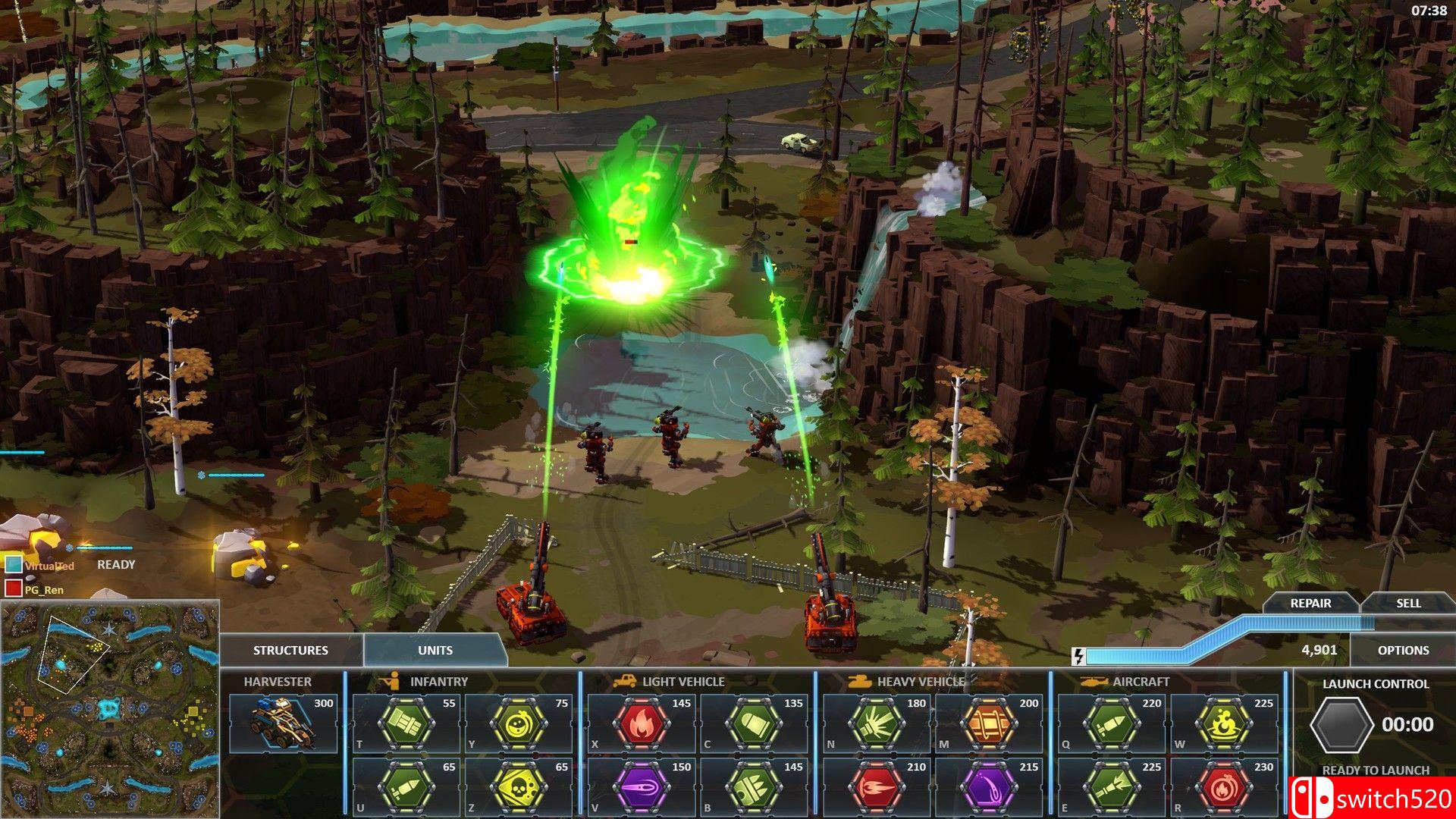Click the minimap to move view
This screenshot has width=1456, height=819.
pyautogui.click(x=110, y=709)
